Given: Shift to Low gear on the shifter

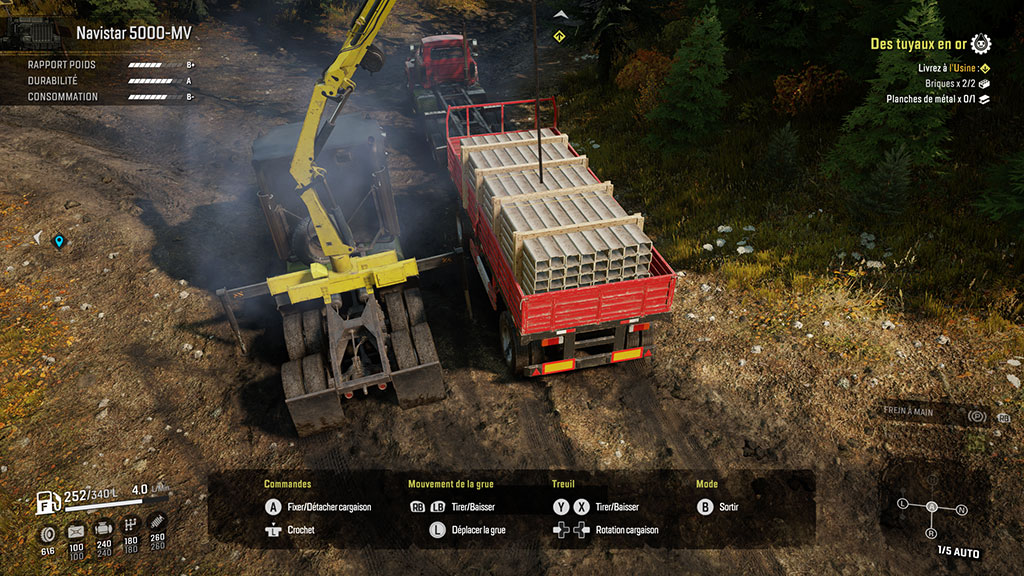Looking at the screenshot, I should 903,503.
